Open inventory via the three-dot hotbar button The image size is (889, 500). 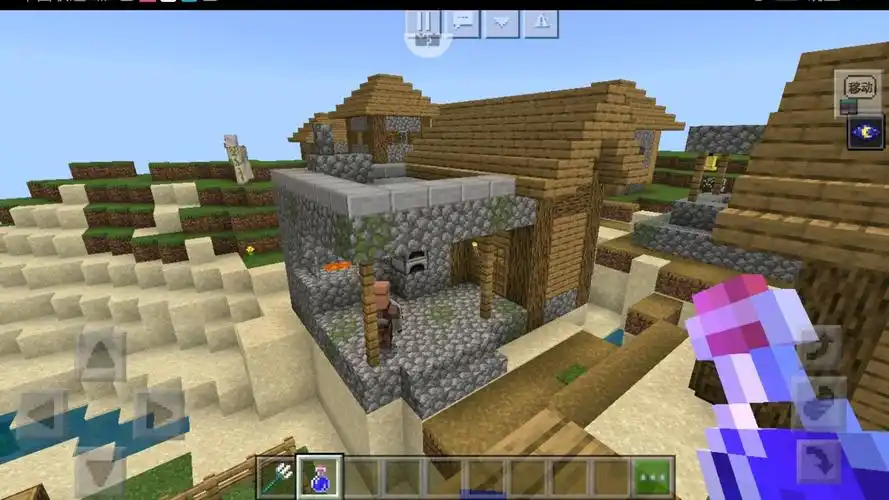pyautogui.click(x=653, y=477)
